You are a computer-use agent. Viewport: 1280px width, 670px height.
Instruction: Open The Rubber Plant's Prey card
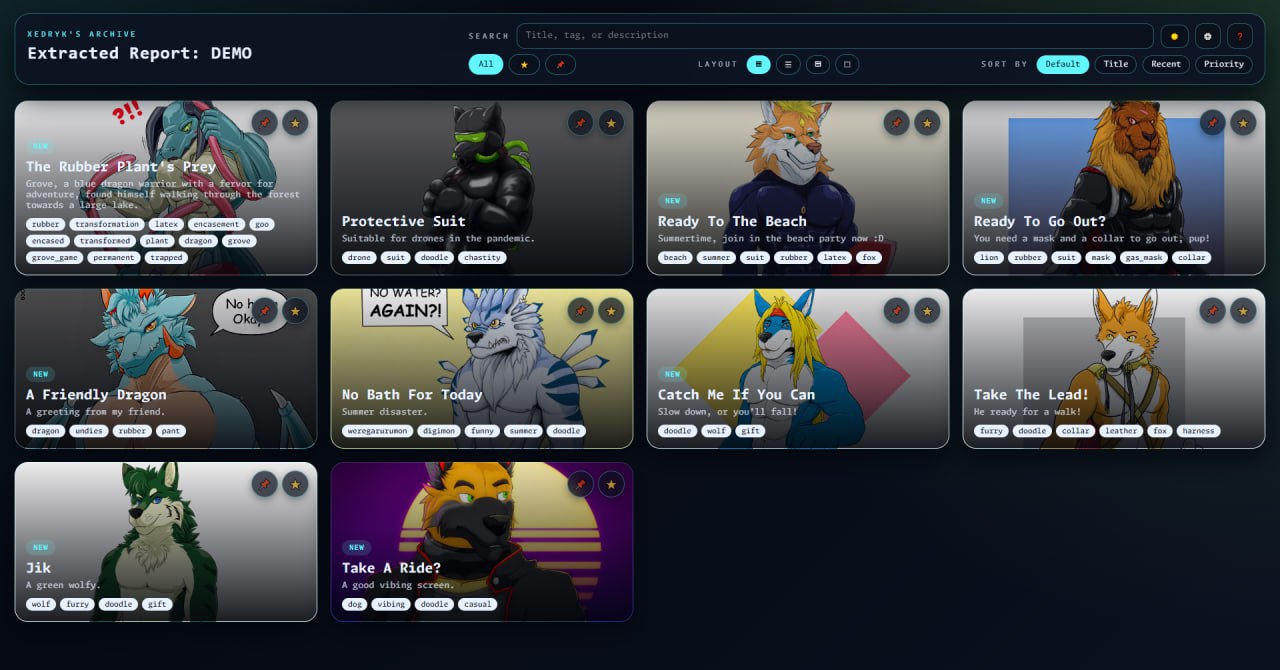pos(121,167)
